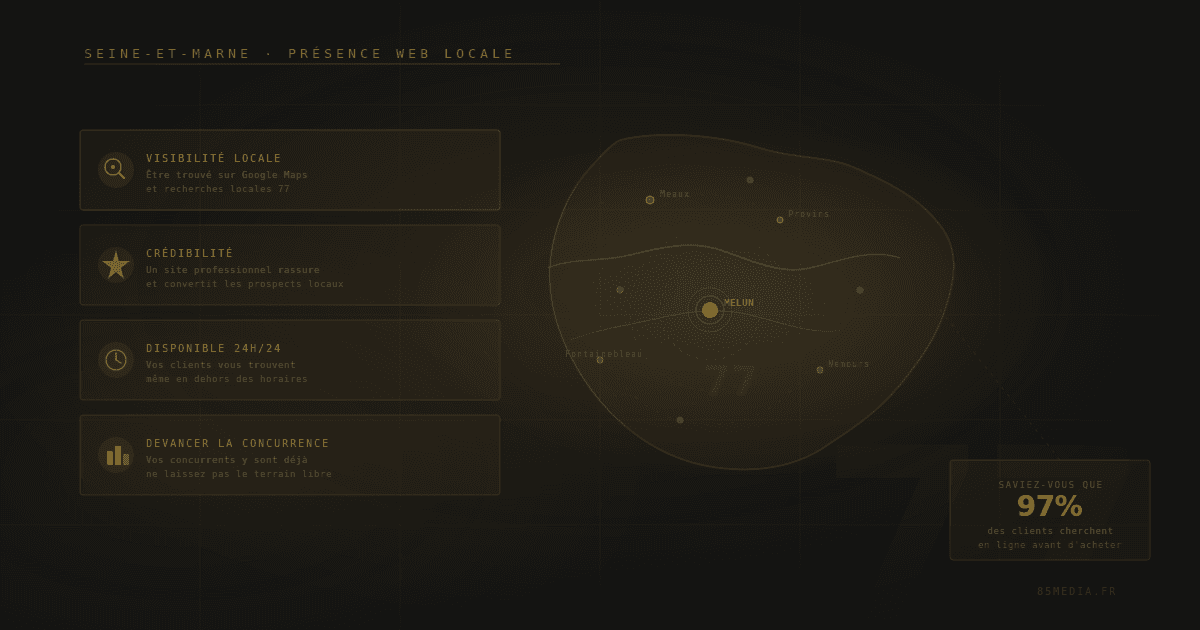Select the Nemours map marker
The height and width of the screenshot is (630, 1200).
pos(820,370)
